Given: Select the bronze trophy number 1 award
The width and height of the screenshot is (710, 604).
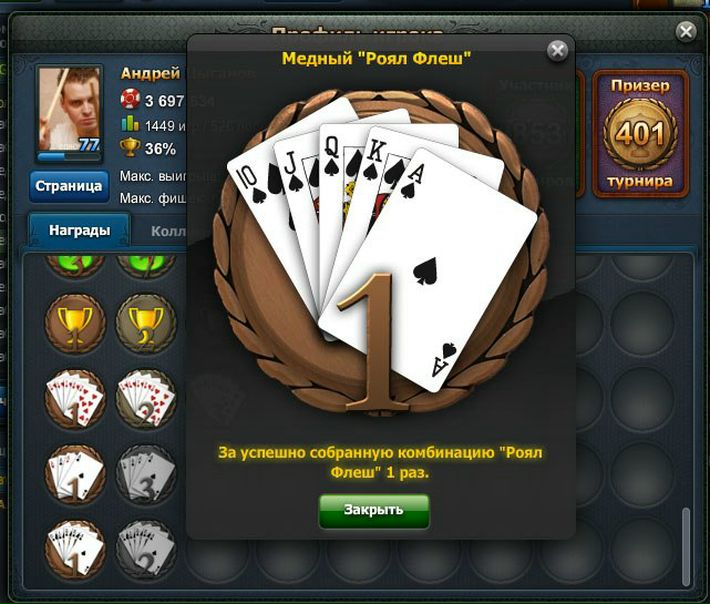Looking at the screenshot, I should tap(74, 323).
